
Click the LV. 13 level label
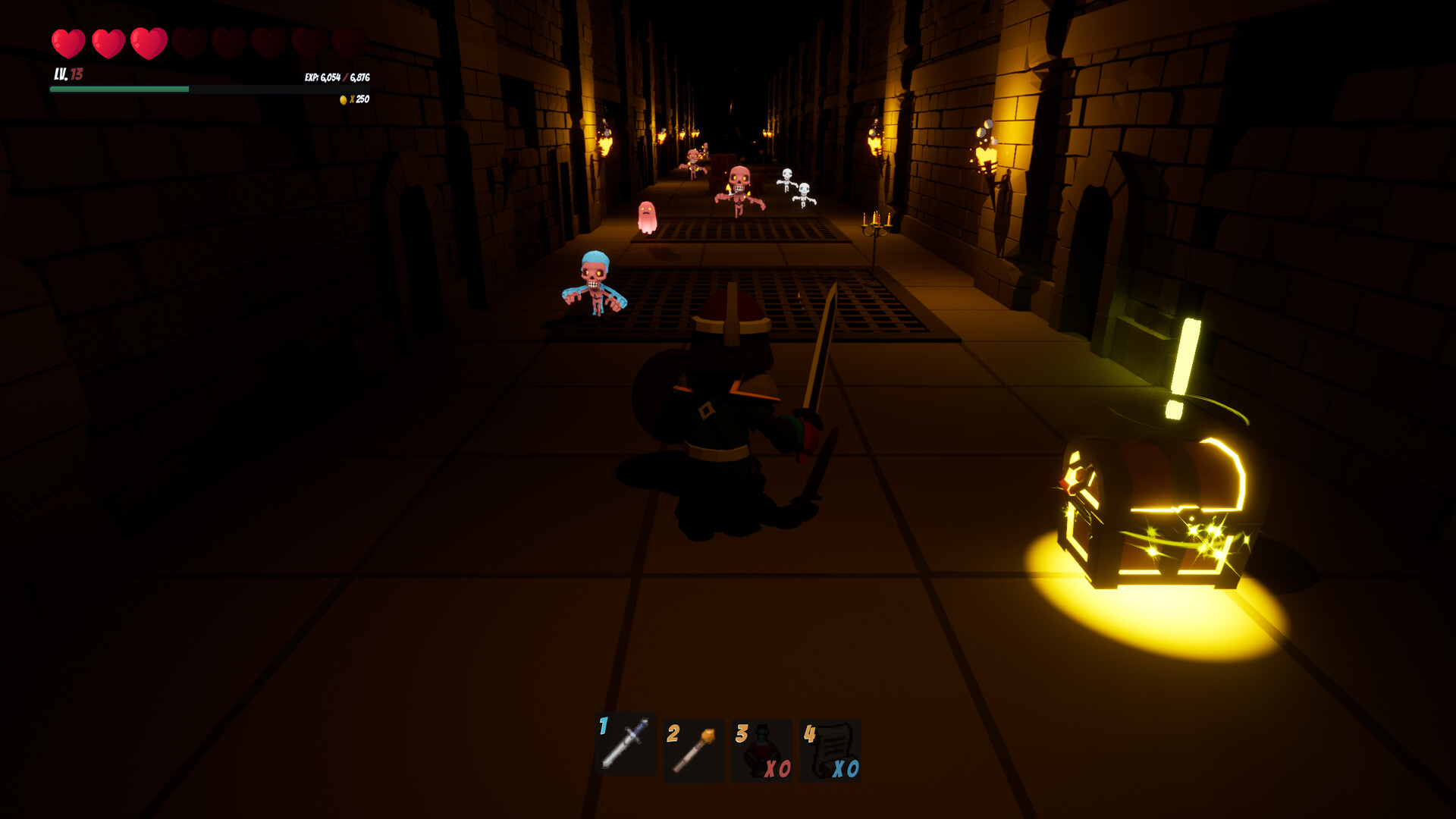tap(66, 74)
